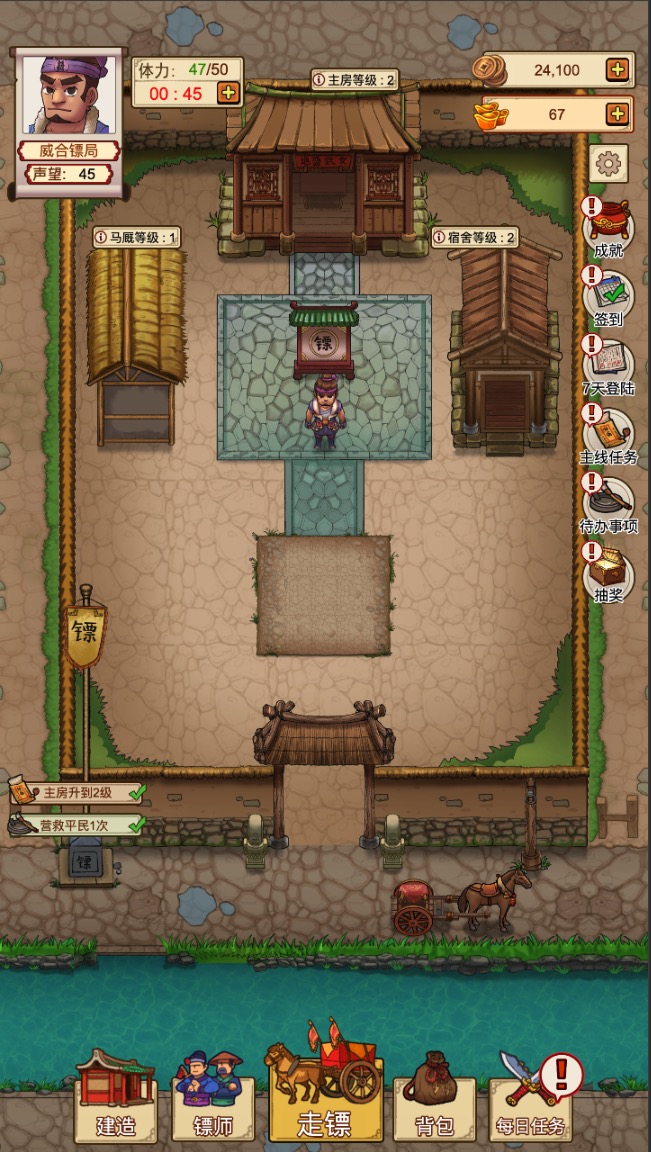Image resolution: width=651 pixels, height=1152 pixels.
Task: Refill stamina with the 体力 plus button
Action: click(228, 93)
